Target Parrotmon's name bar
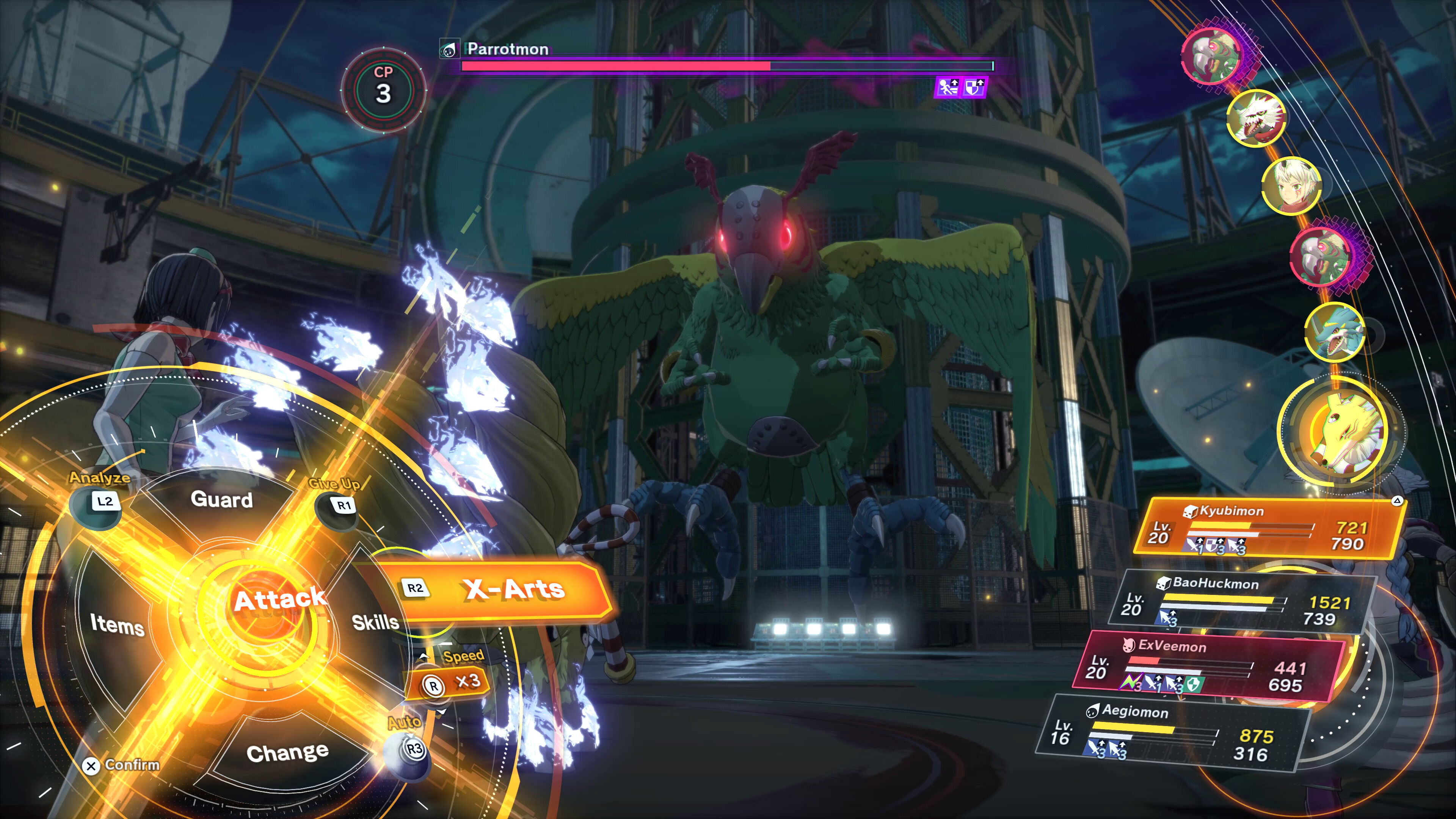This screenshot has height=819, width=1456. point(508,49)
